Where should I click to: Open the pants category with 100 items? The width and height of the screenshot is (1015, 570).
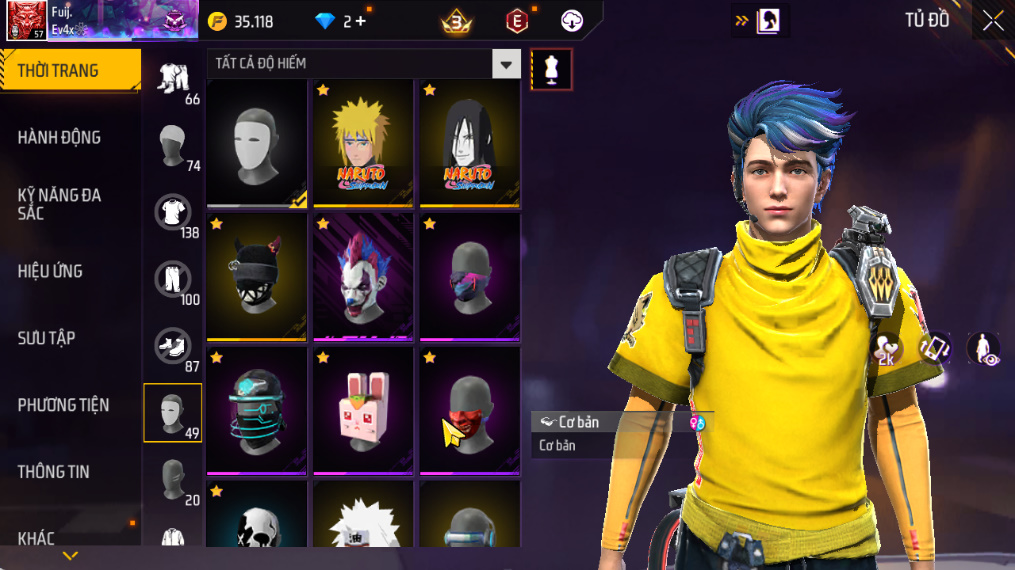click(173, 280)
